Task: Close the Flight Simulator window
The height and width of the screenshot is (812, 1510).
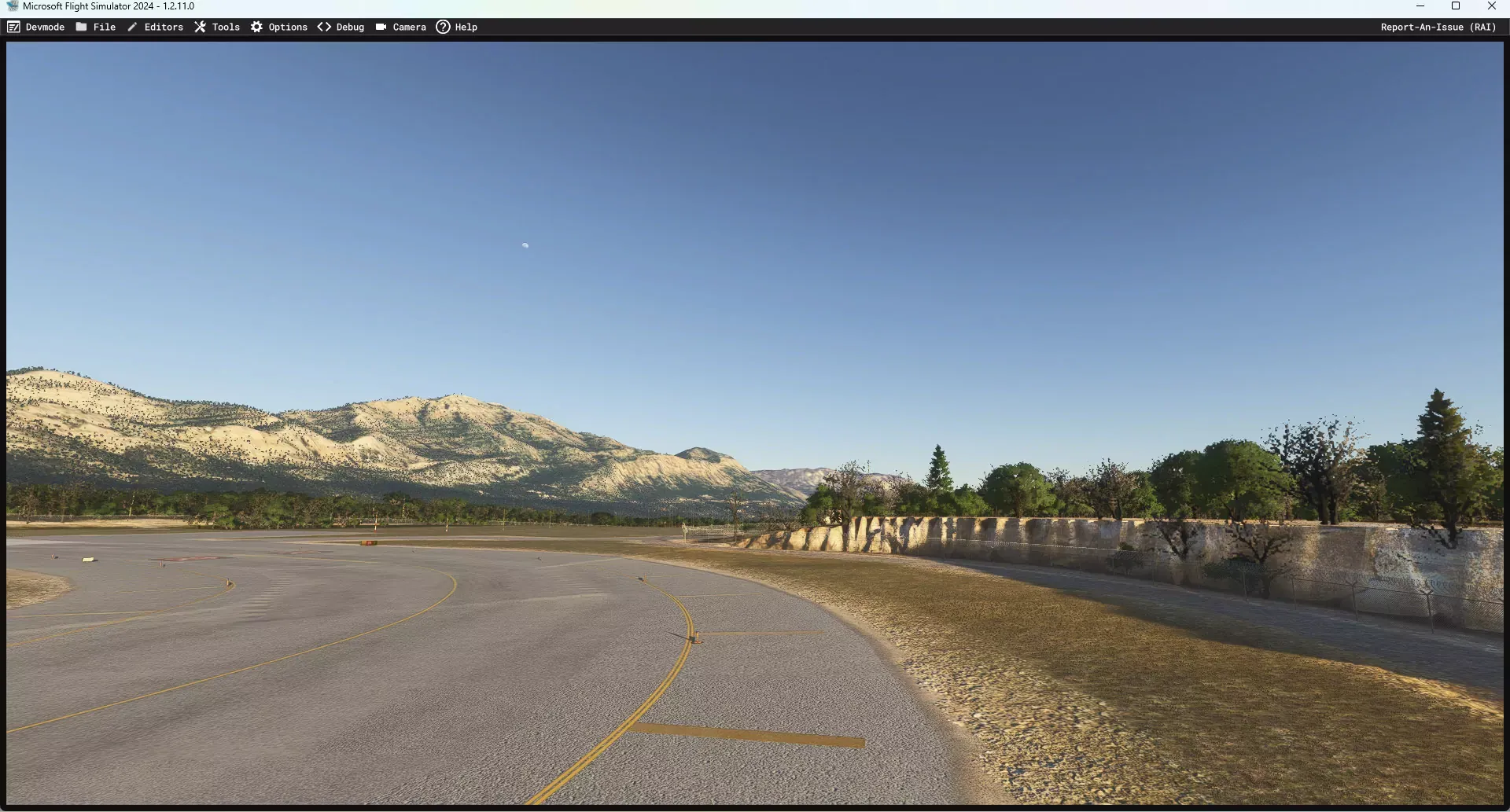Action: [1491, 6]
